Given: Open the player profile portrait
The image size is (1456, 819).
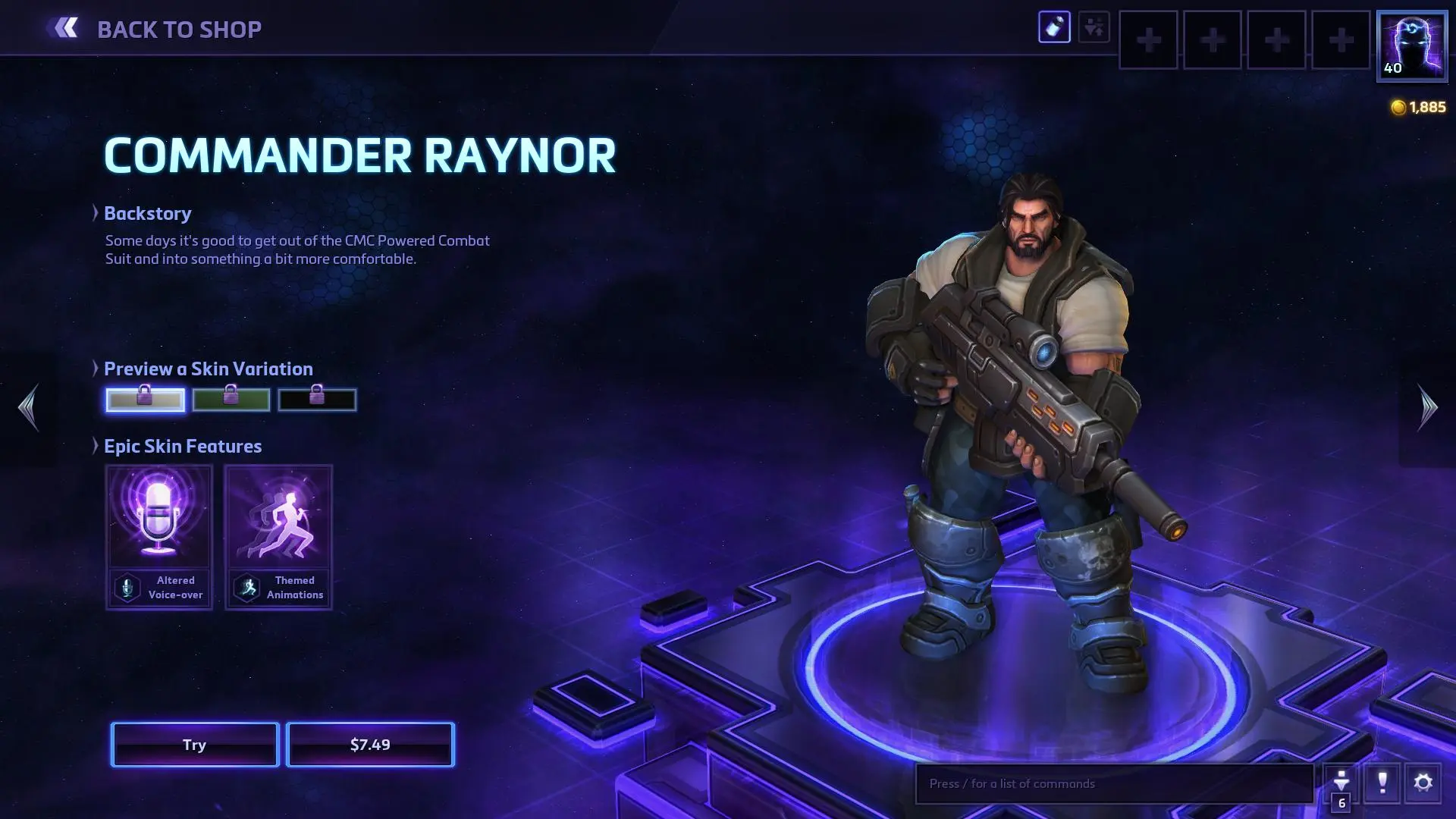Looking at the screenshot, I should click(x=1411, y=45).
